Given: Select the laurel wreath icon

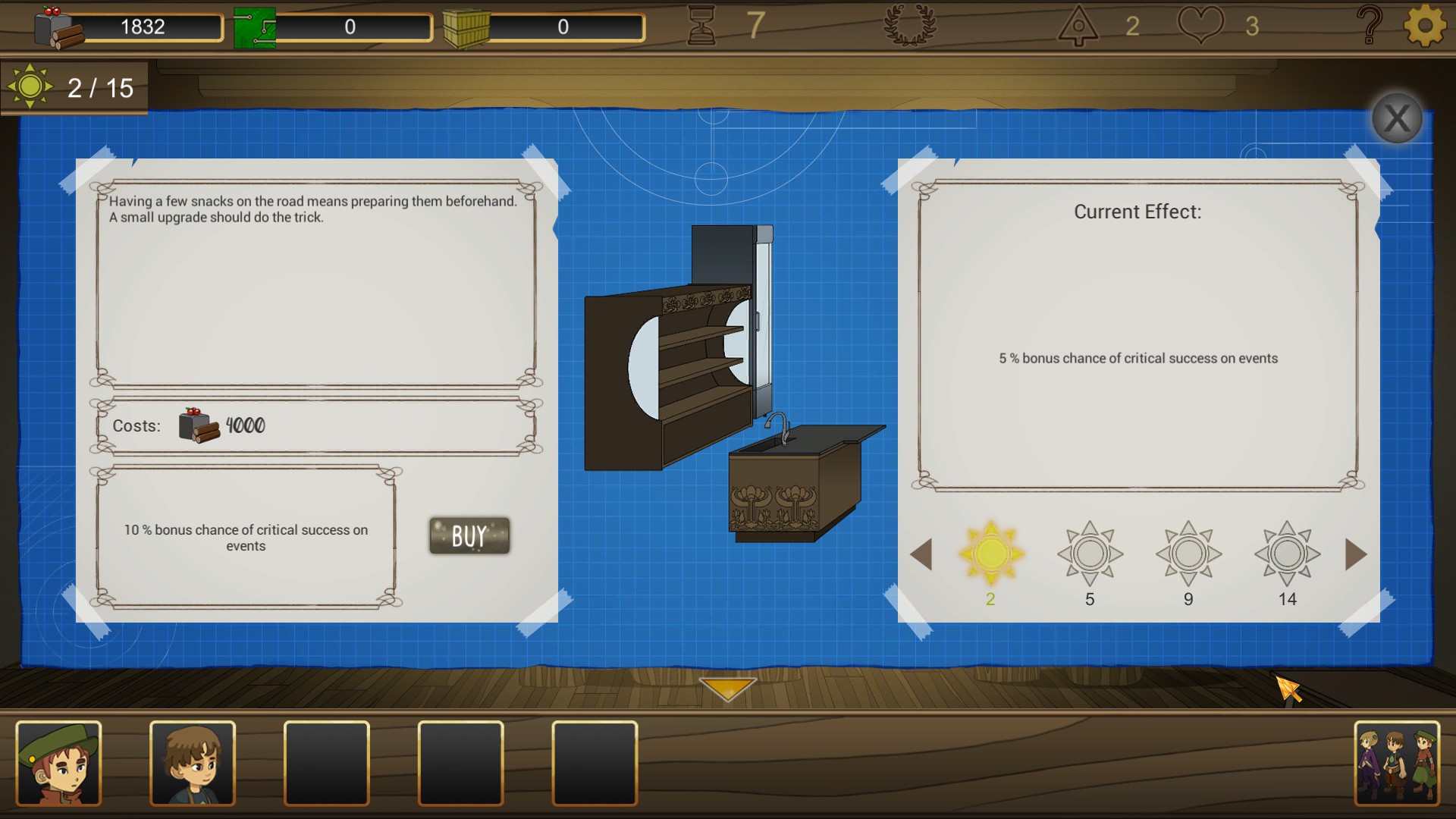Looking at the screenshot, I should [x=910, y=25].
